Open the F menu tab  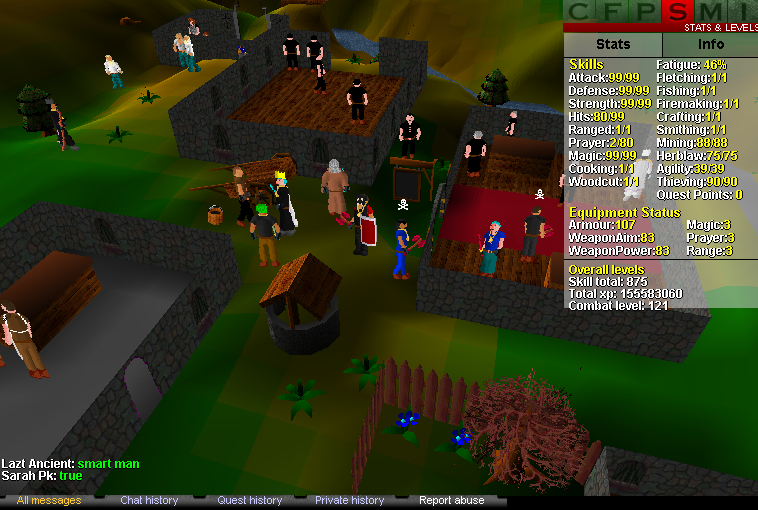tap(614, 12)
